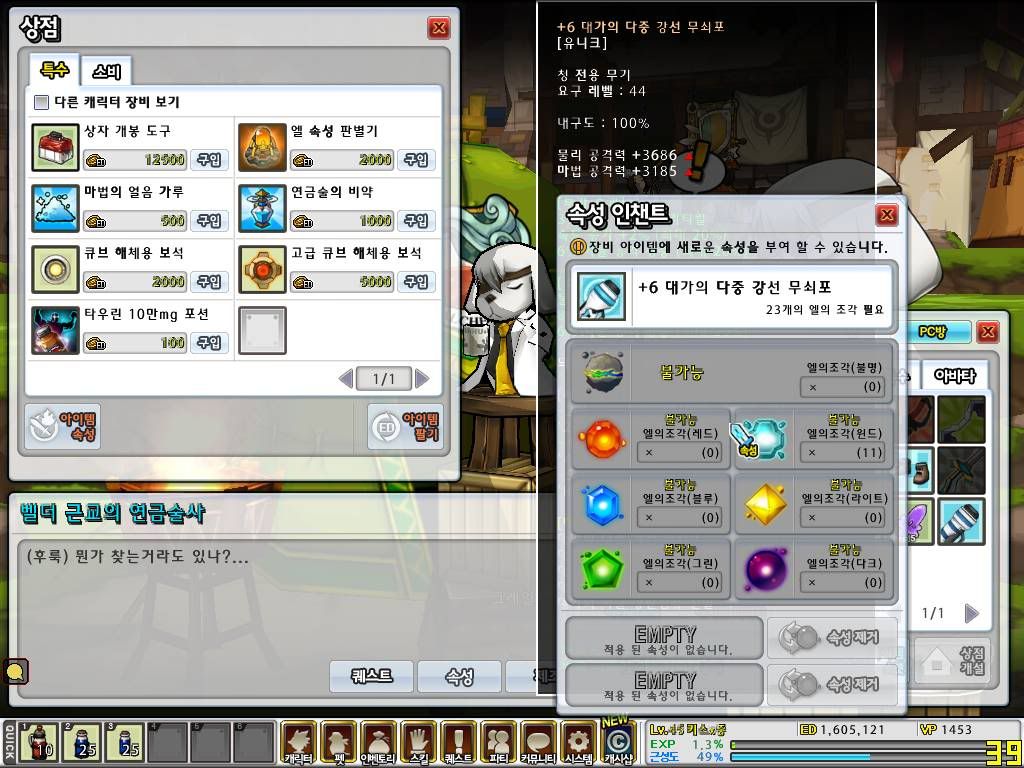Purchase the 연금술의 비약 potion
1024x768 pixels.
click(416, 221)
